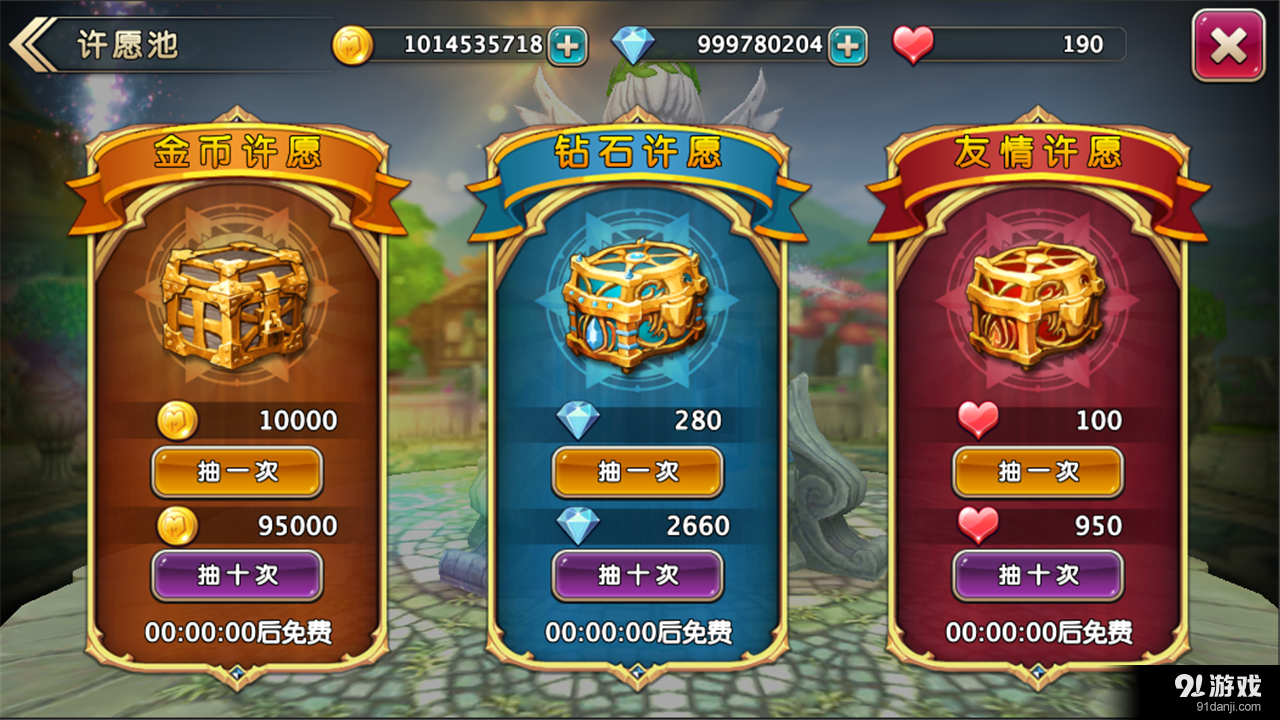Click the heart icon beside the 950 cost
1280x720 pixels.
[x=978, y=526]
